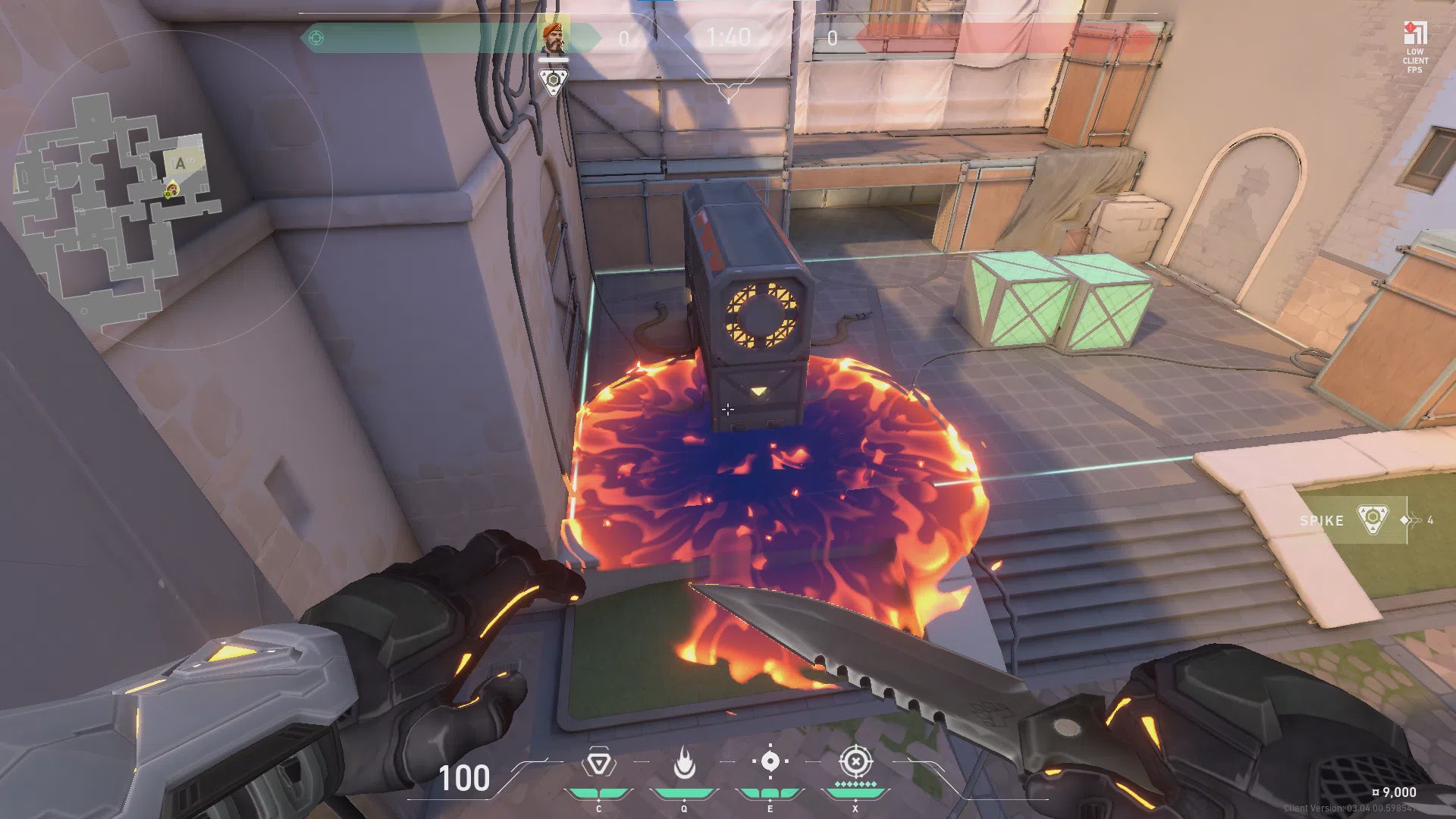Activate the Orbital Strike ultimate icon

(x=855, y=761)
